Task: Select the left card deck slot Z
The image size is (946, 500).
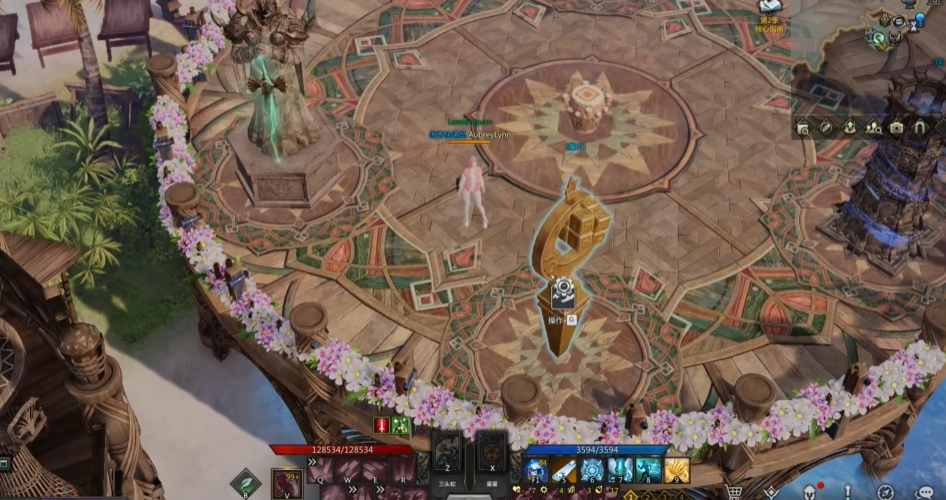Action: tap(448, 450)
